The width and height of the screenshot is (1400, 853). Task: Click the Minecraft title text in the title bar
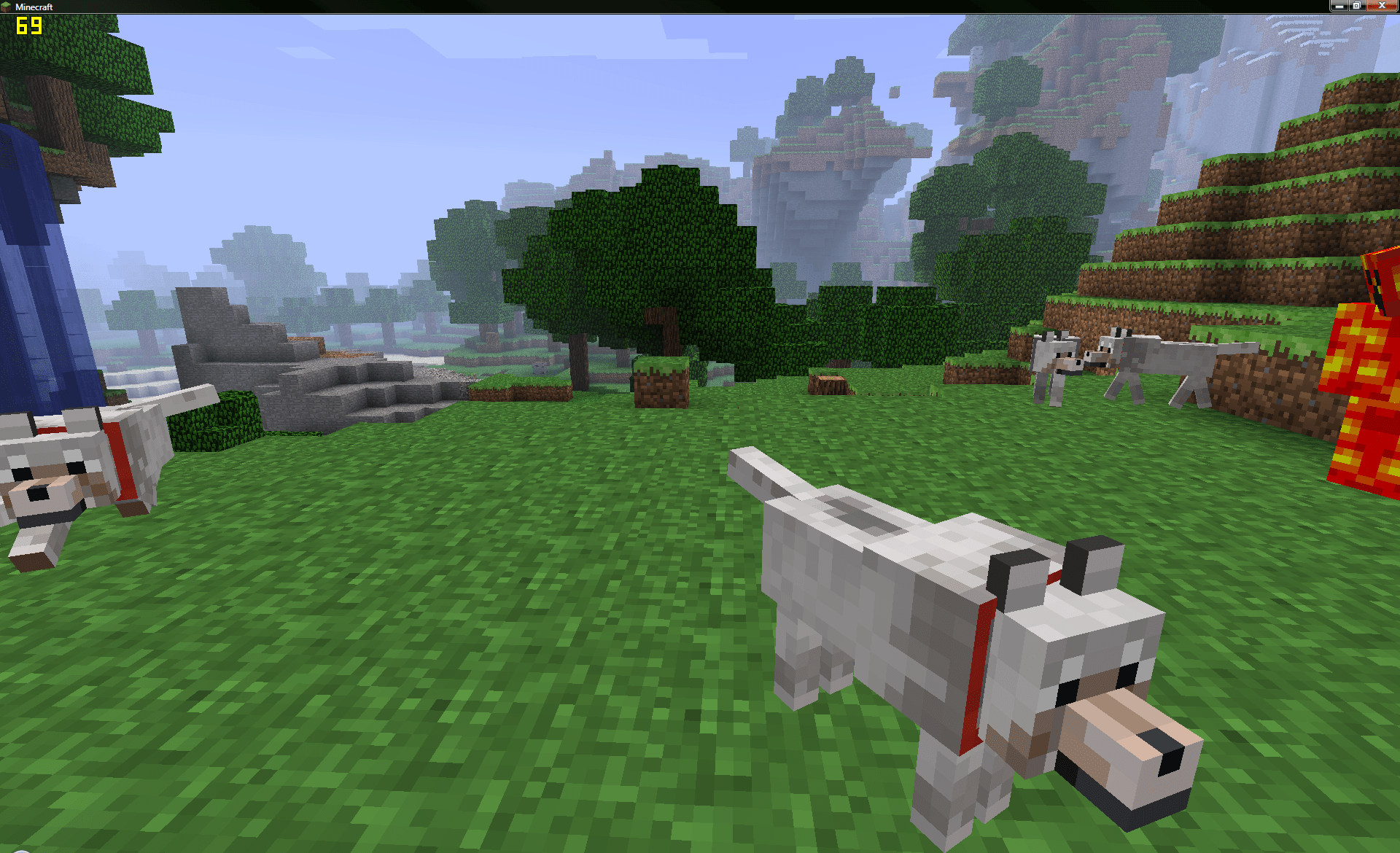click(34, 7)
